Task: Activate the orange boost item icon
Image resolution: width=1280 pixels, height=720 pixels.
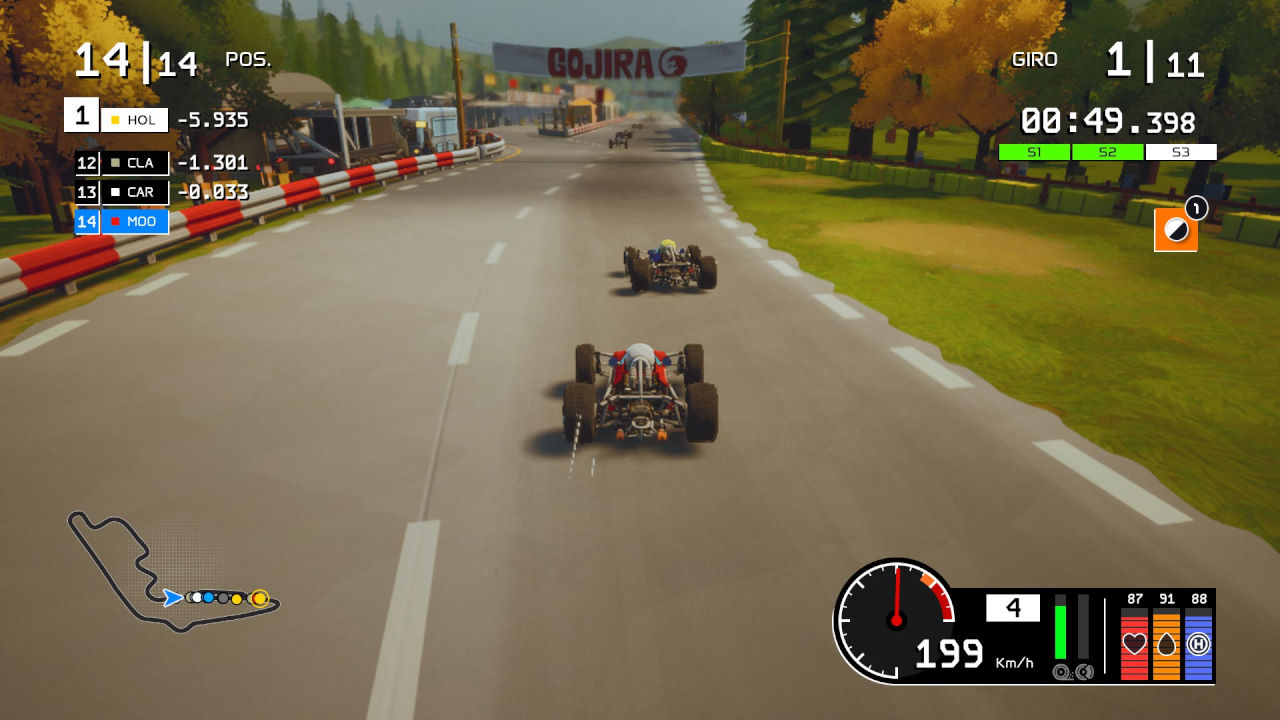Action: click(x=1176, y=230)
